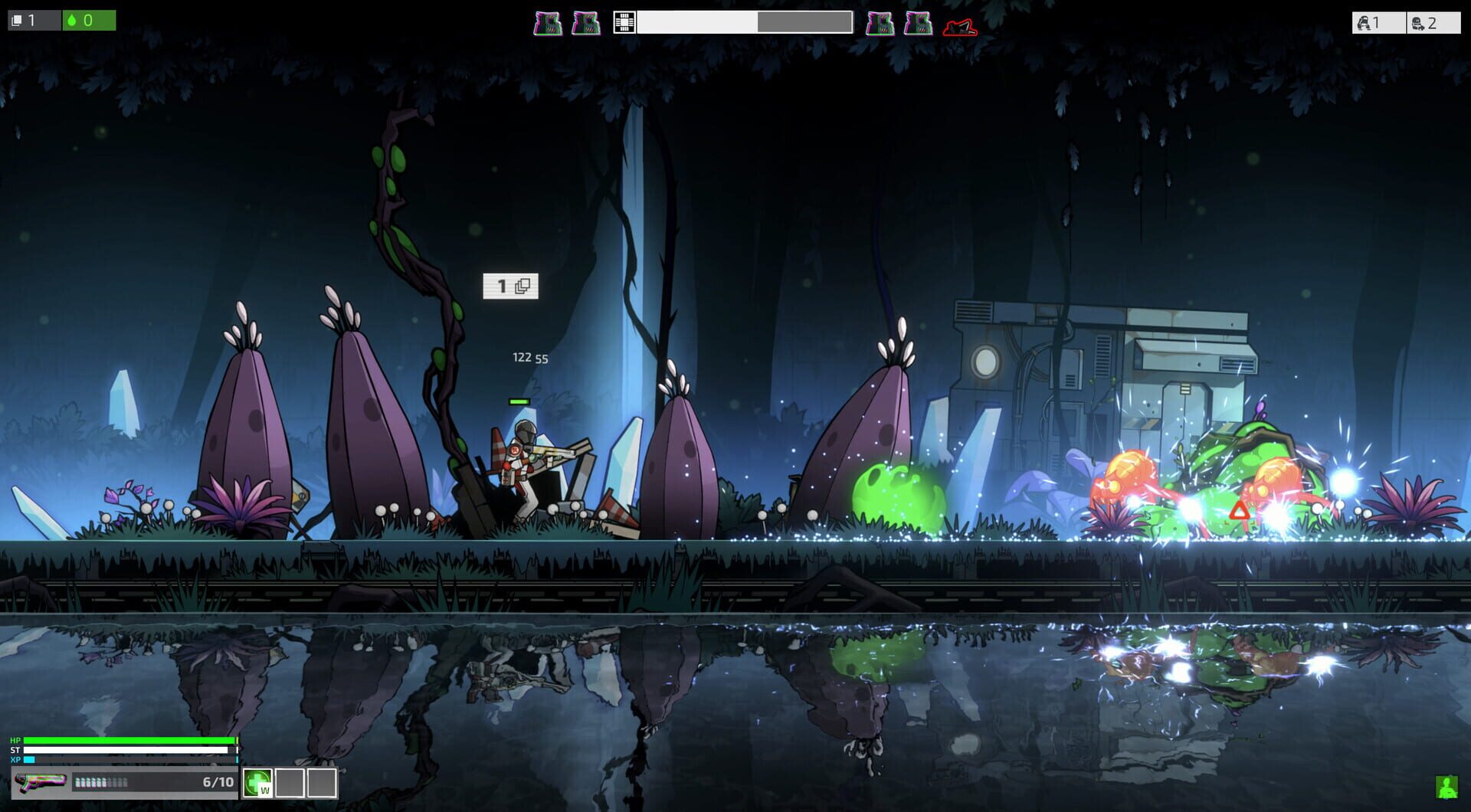Activate the green healing cross ability
The height and width of the screenshot is (812, 1471).
click(x=258, y=783)
